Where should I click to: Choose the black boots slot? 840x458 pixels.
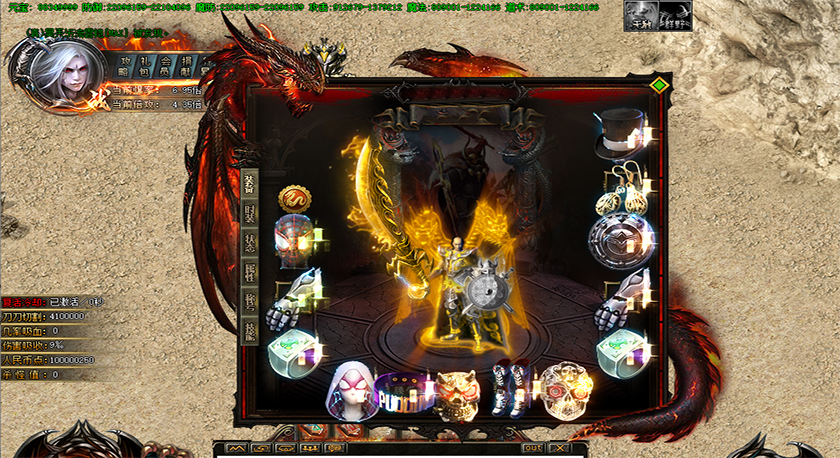(x=510, y=388)
